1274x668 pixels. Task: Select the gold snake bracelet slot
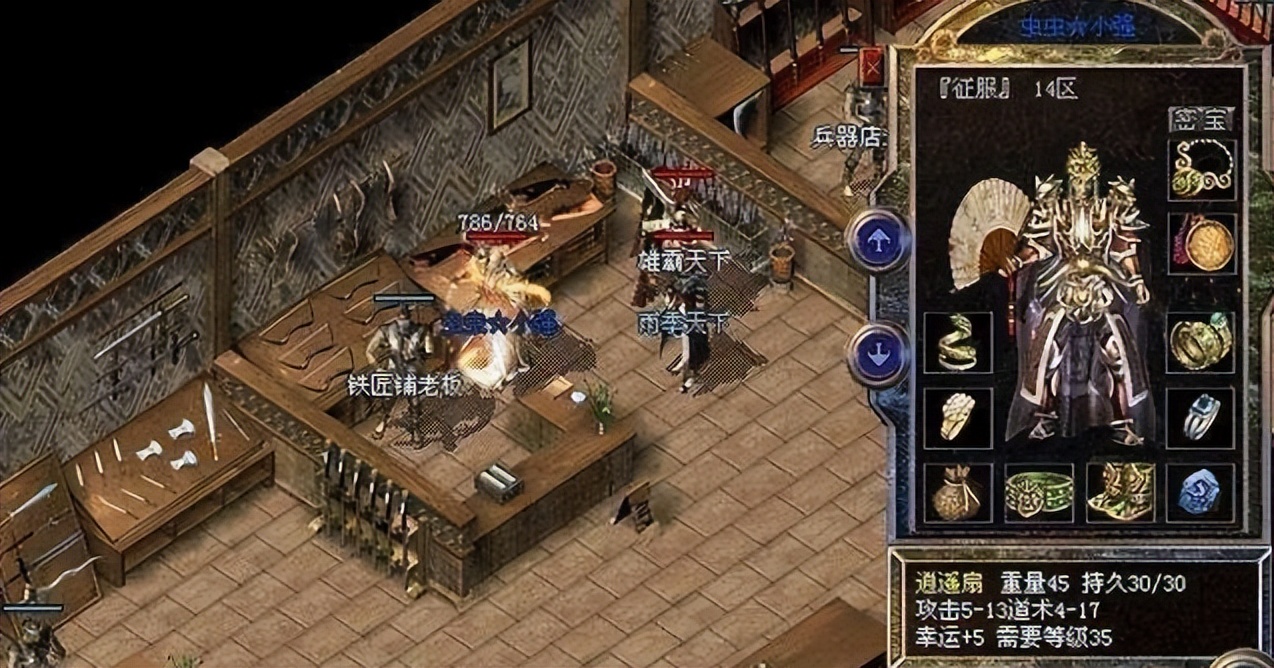pos(957,342)
